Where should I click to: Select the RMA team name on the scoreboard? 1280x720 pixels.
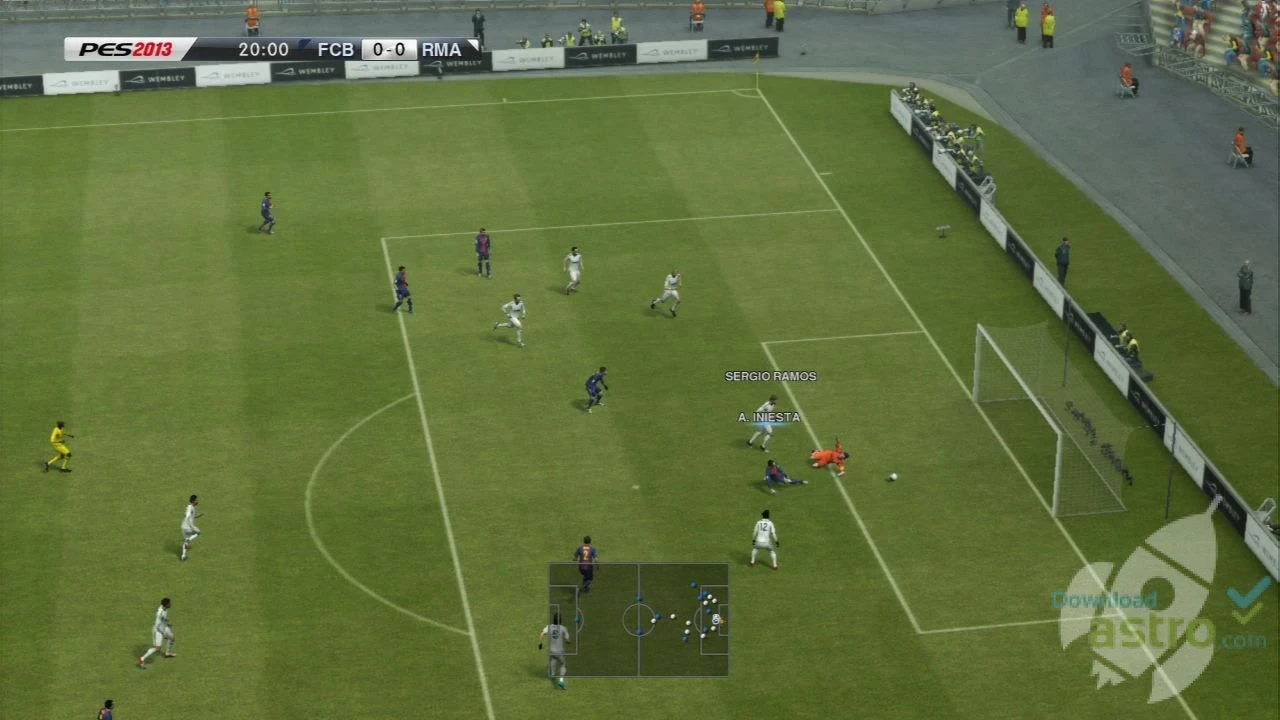(440, 48)
